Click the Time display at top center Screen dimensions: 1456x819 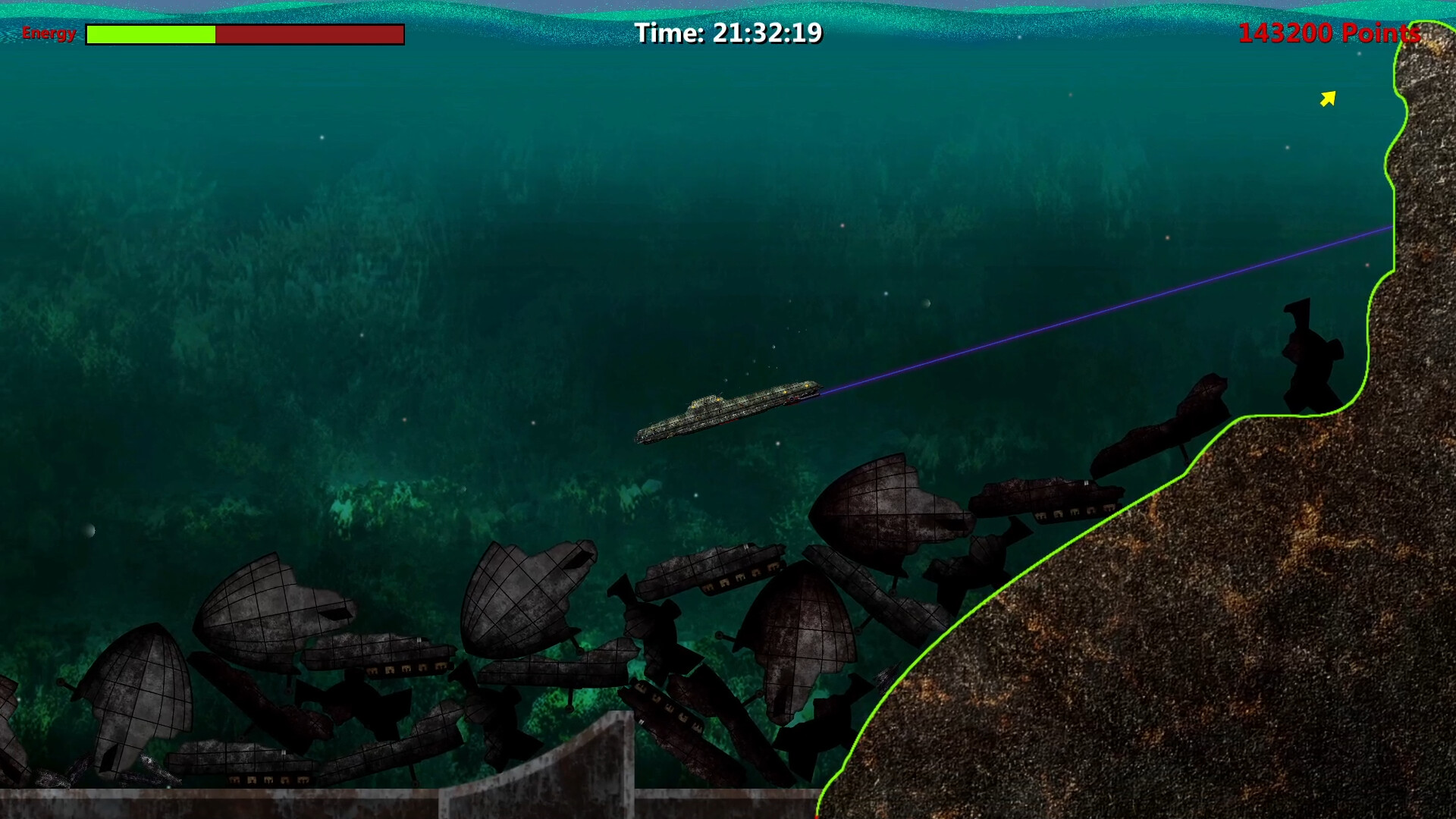(x=730, y=33)
